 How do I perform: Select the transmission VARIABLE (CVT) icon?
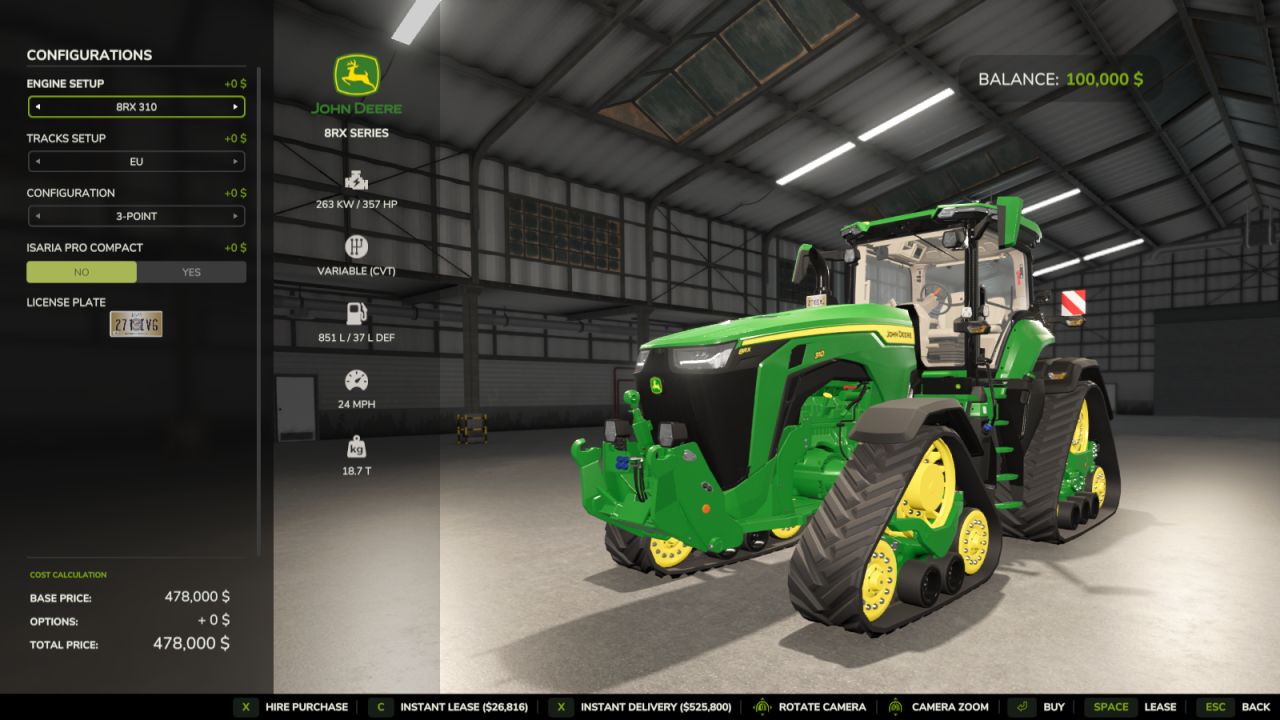click(x=357, y=243)
